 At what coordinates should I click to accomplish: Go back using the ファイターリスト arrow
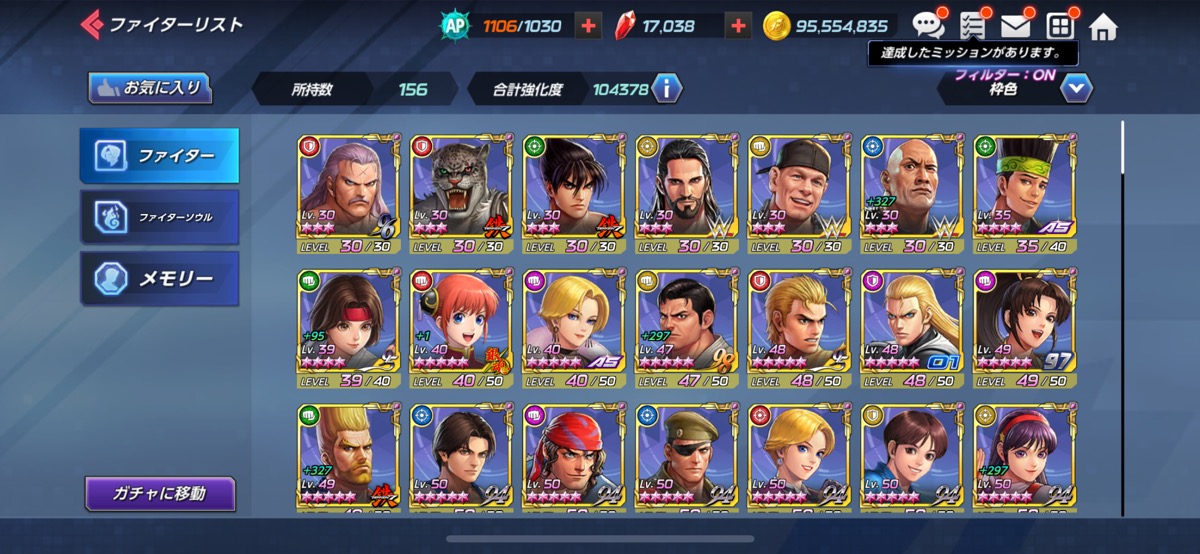[92, 24]
